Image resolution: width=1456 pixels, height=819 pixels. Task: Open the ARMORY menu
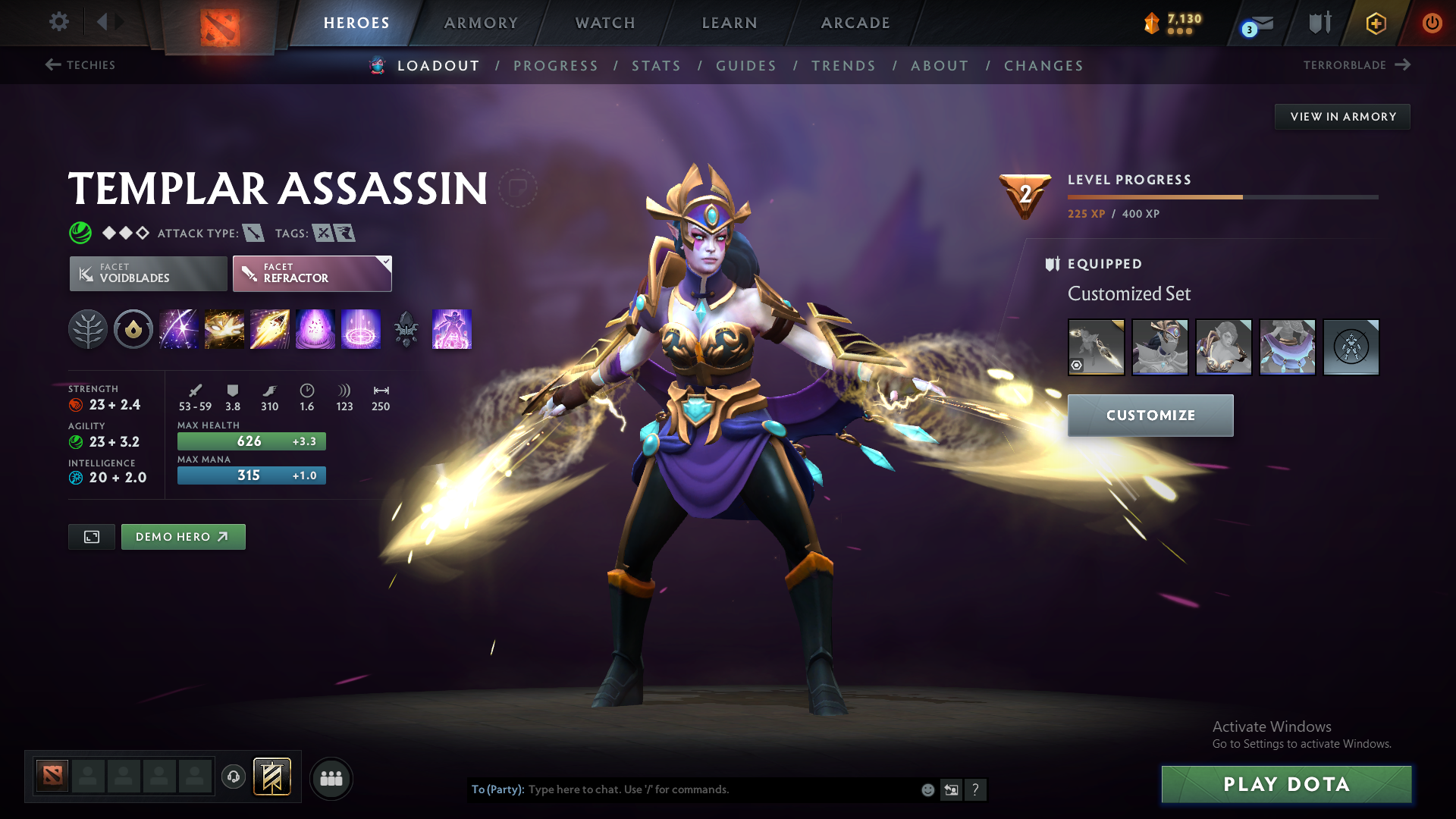click(x=481, y=23)
